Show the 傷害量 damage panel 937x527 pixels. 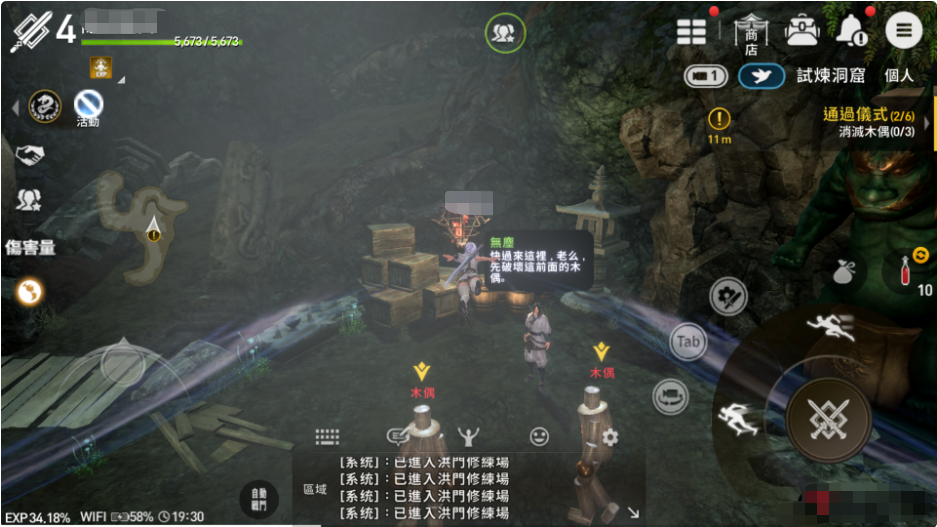[x=30, y=247]
